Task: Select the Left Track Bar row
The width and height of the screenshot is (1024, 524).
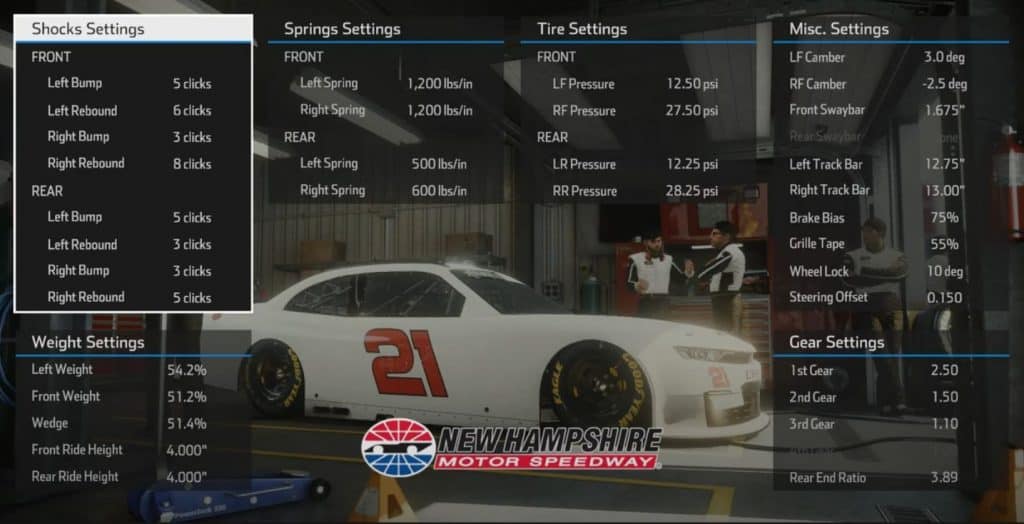Action: tap(876, 164)
